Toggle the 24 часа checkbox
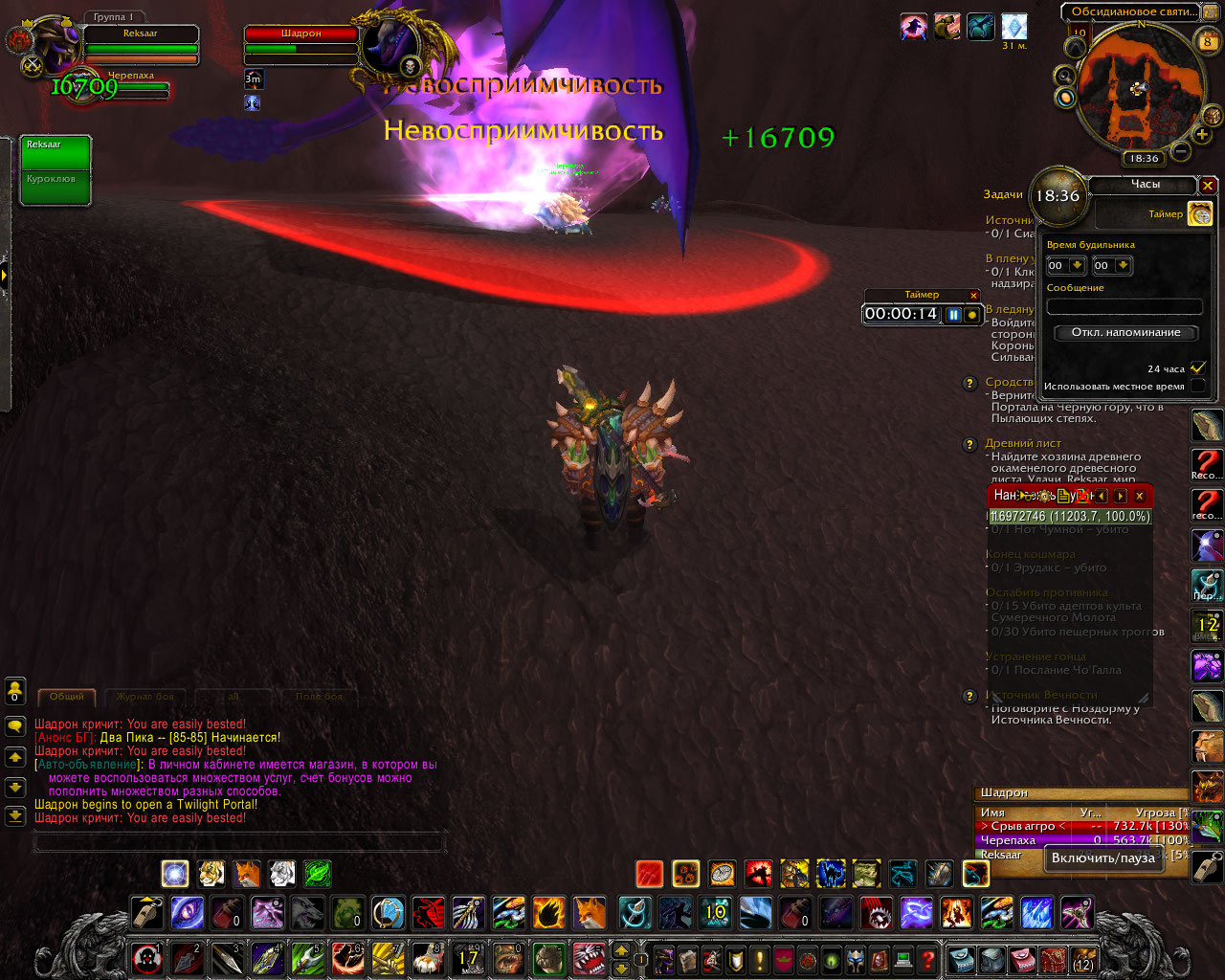 click(1197, 368)
